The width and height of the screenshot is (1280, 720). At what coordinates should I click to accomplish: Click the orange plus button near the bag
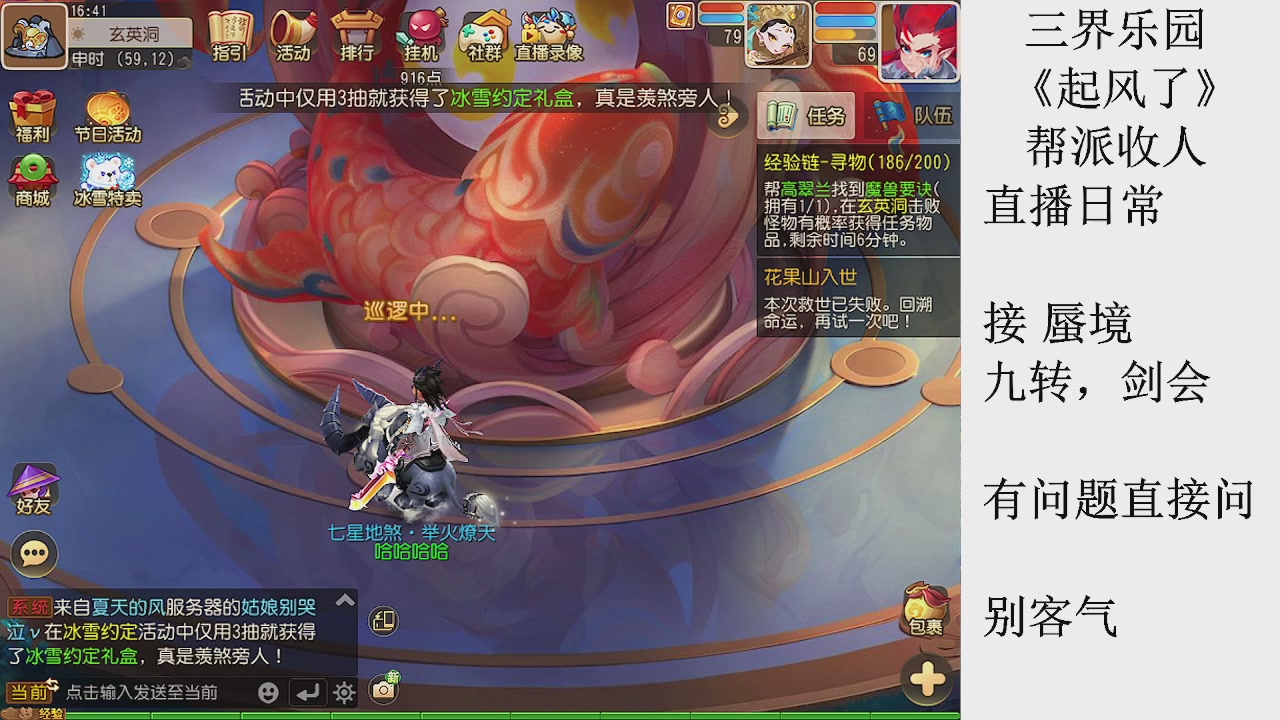926,678
